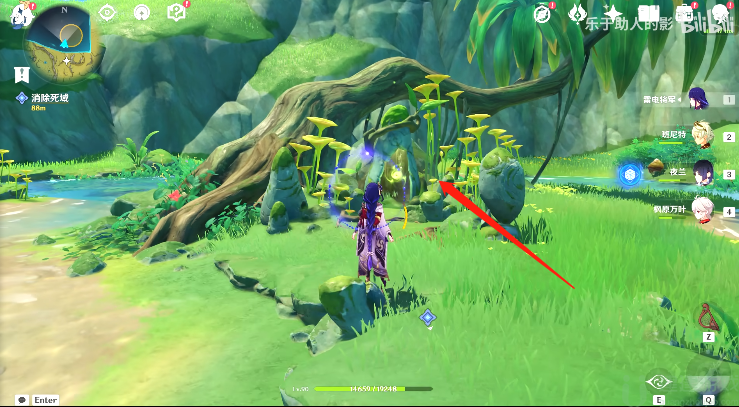Image resolution: width=739 pixels, height=407 pixels.
Task: Select the 消除死域 quest tracker
Action: 48,97
